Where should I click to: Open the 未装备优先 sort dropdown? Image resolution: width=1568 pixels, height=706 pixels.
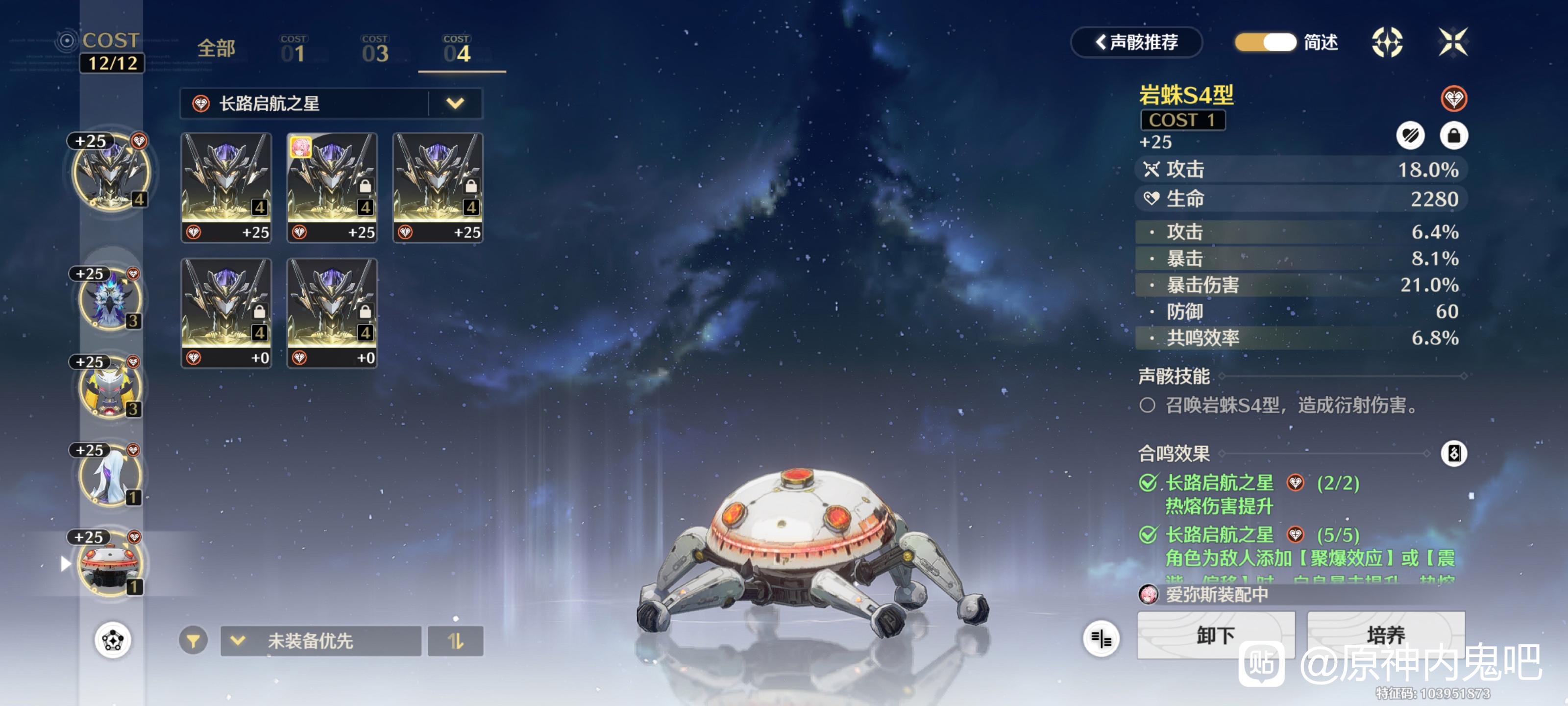[x=321, y=641]
